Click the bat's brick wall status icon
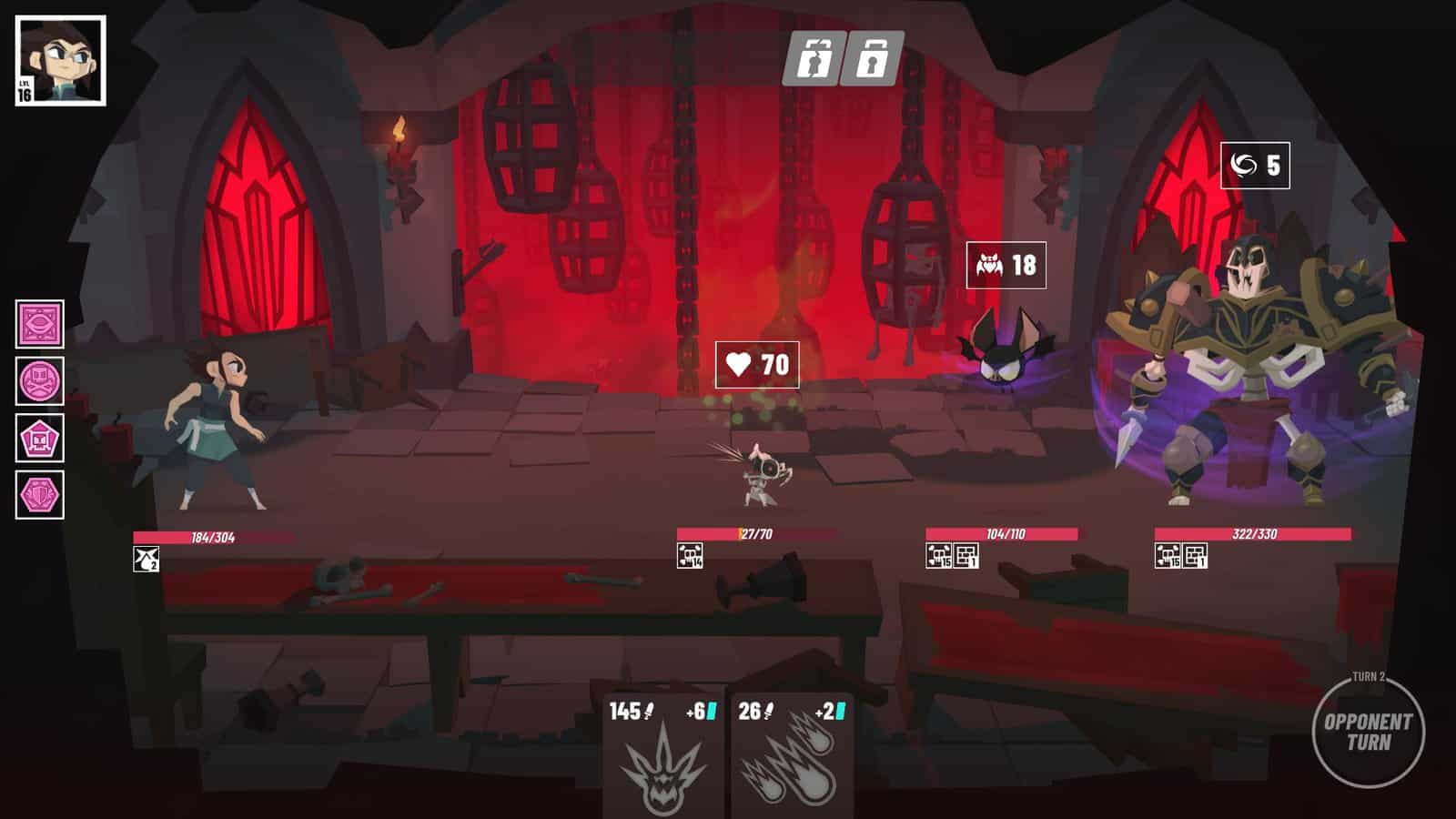Image resolution: width=1456 pixels, height=819 pixels. click(966, 555)
